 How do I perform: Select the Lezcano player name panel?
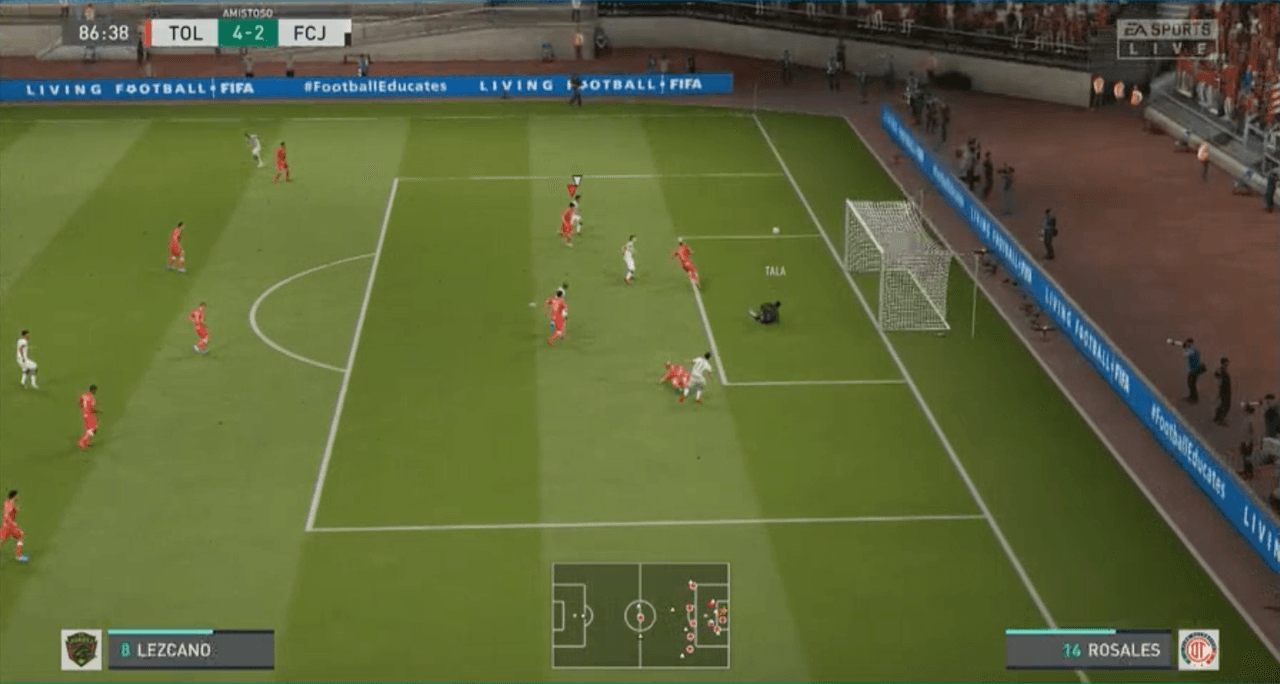pos(191,649)
